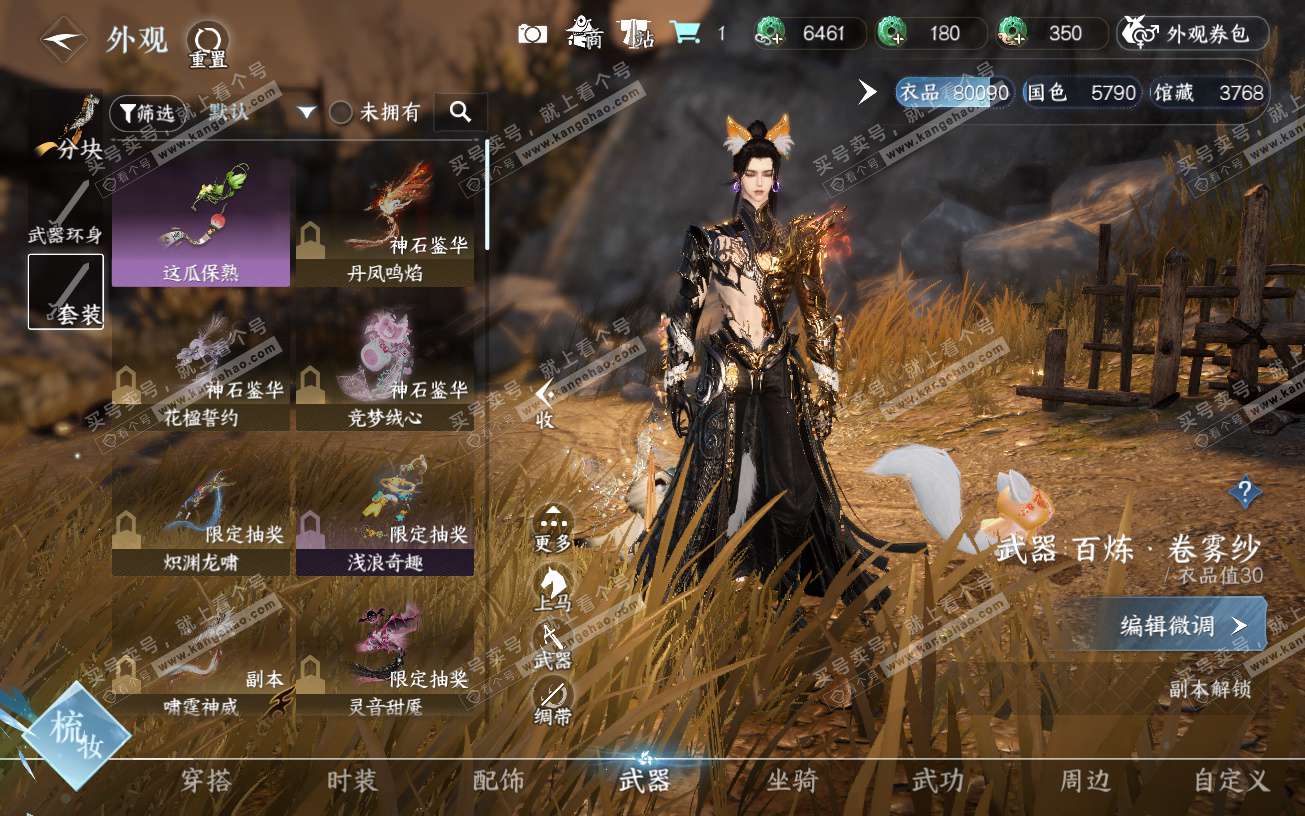This screenshot has height=816, width=1305.
Task: Go to the 自定义 tab
Action: [1230, 781]
